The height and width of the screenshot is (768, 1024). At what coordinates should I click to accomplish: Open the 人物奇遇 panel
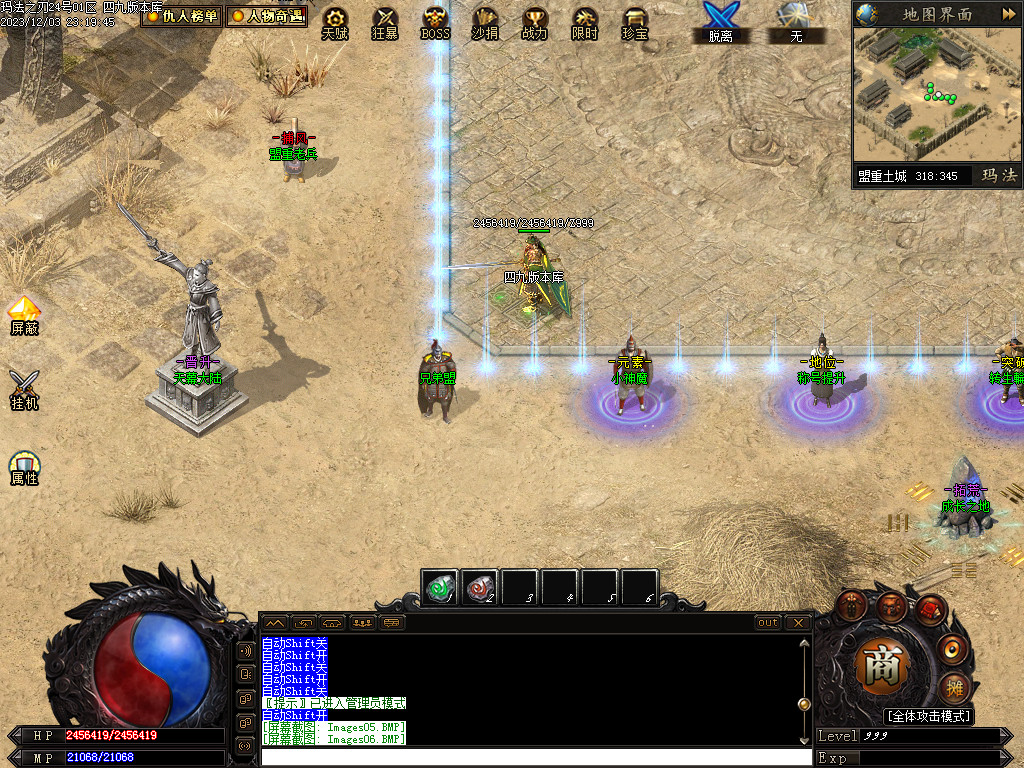pos(266,17)
